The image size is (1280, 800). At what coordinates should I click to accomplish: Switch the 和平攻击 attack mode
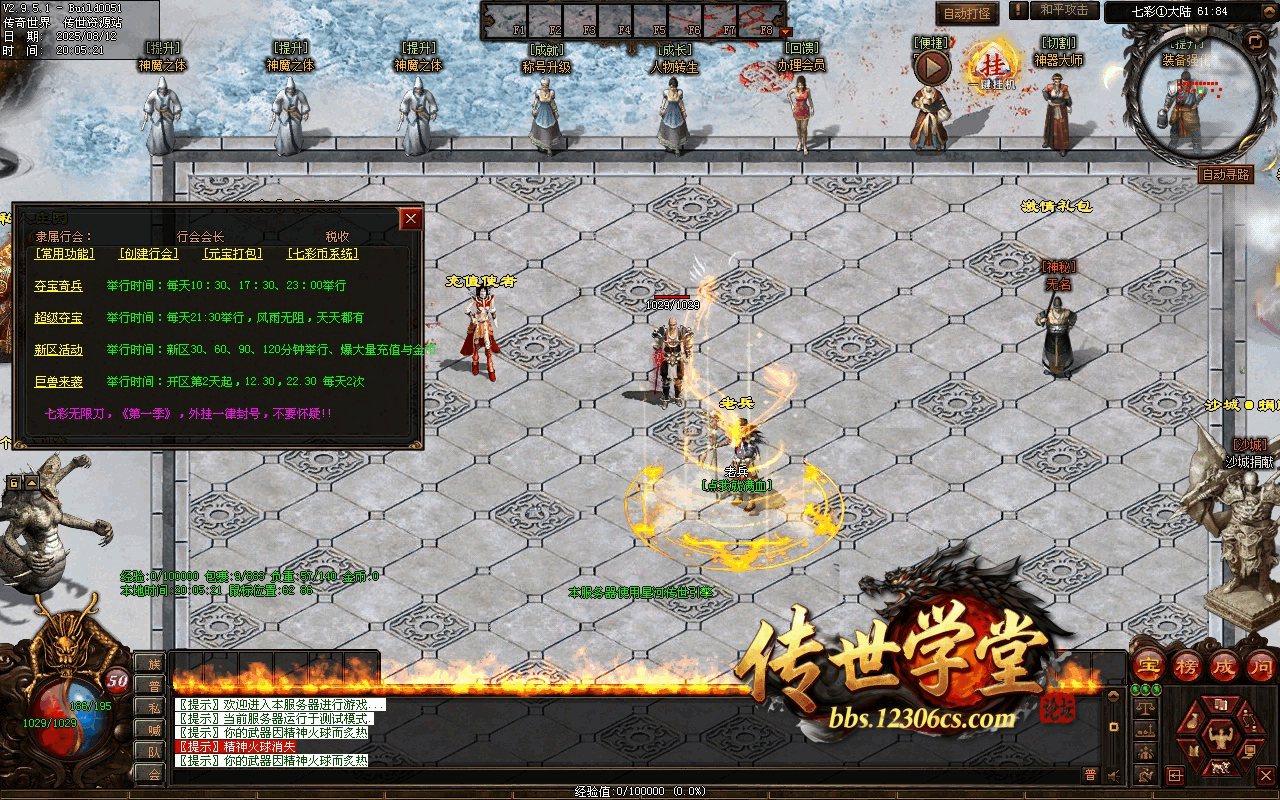[x=1063, y=10]
